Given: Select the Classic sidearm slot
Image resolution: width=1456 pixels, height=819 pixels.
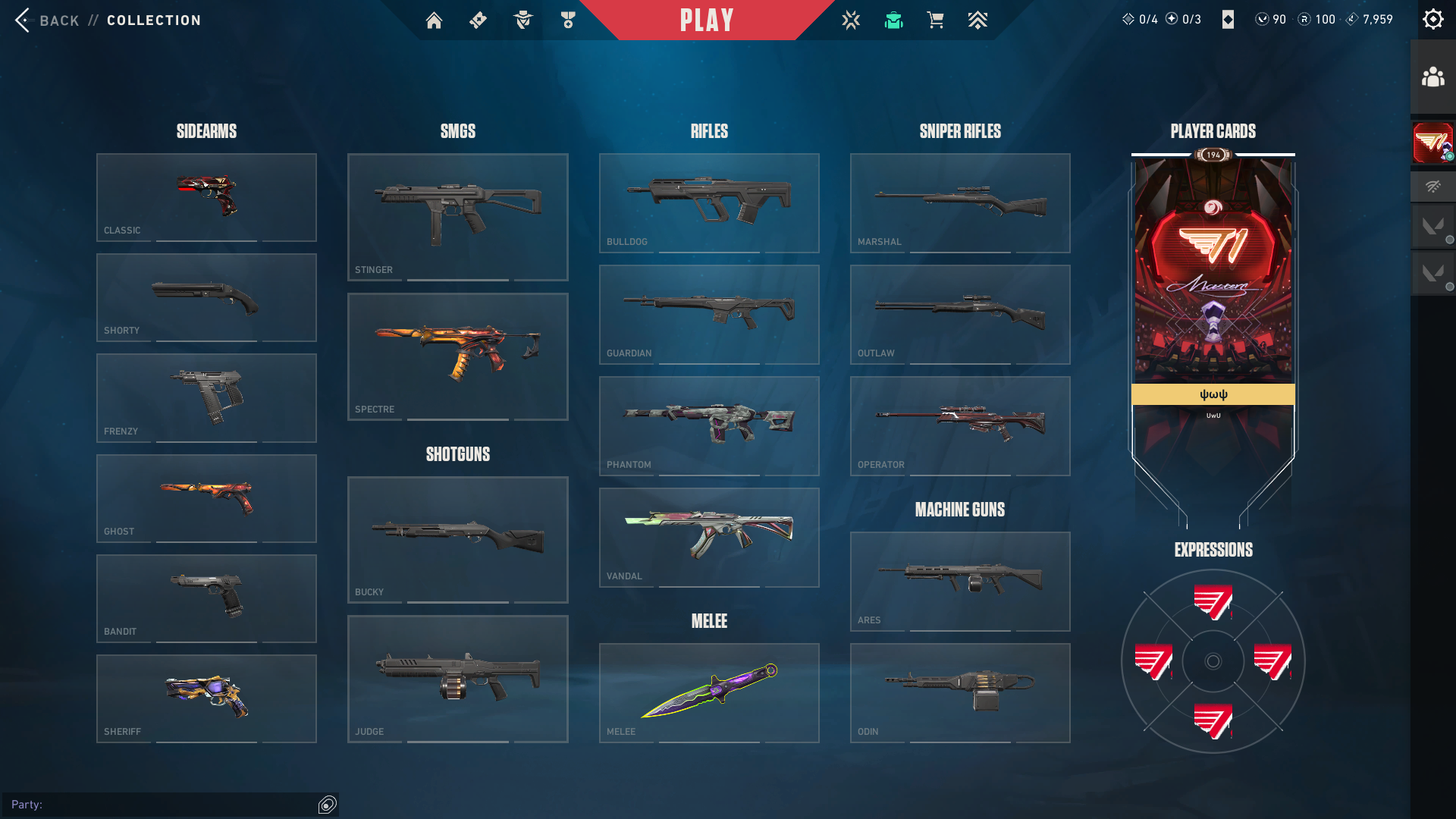Looking at the screenshot, I should coord(206,197).
